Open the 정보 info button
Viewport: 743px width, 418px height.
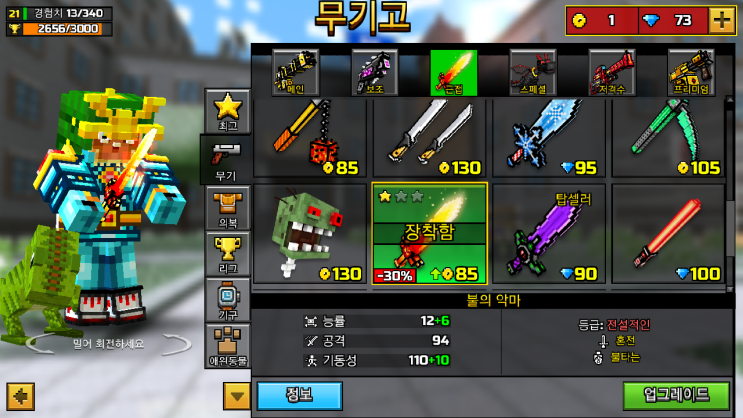[299, 395]
